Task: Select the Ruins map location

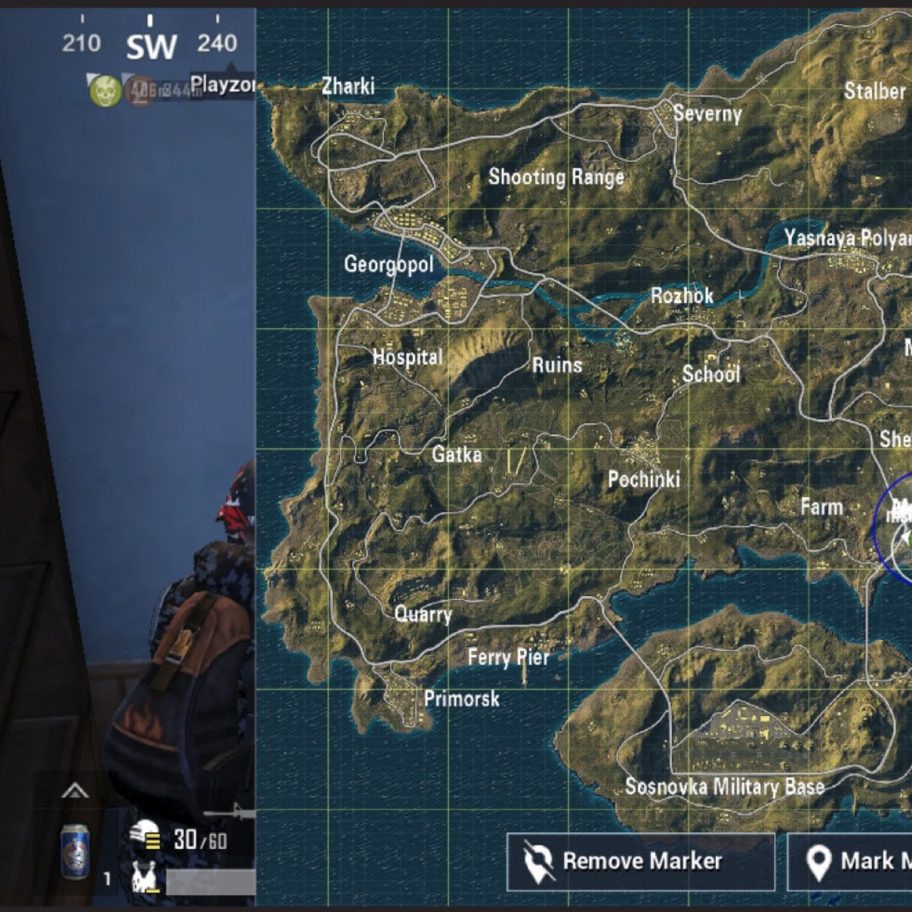Action: coord(556,365)
